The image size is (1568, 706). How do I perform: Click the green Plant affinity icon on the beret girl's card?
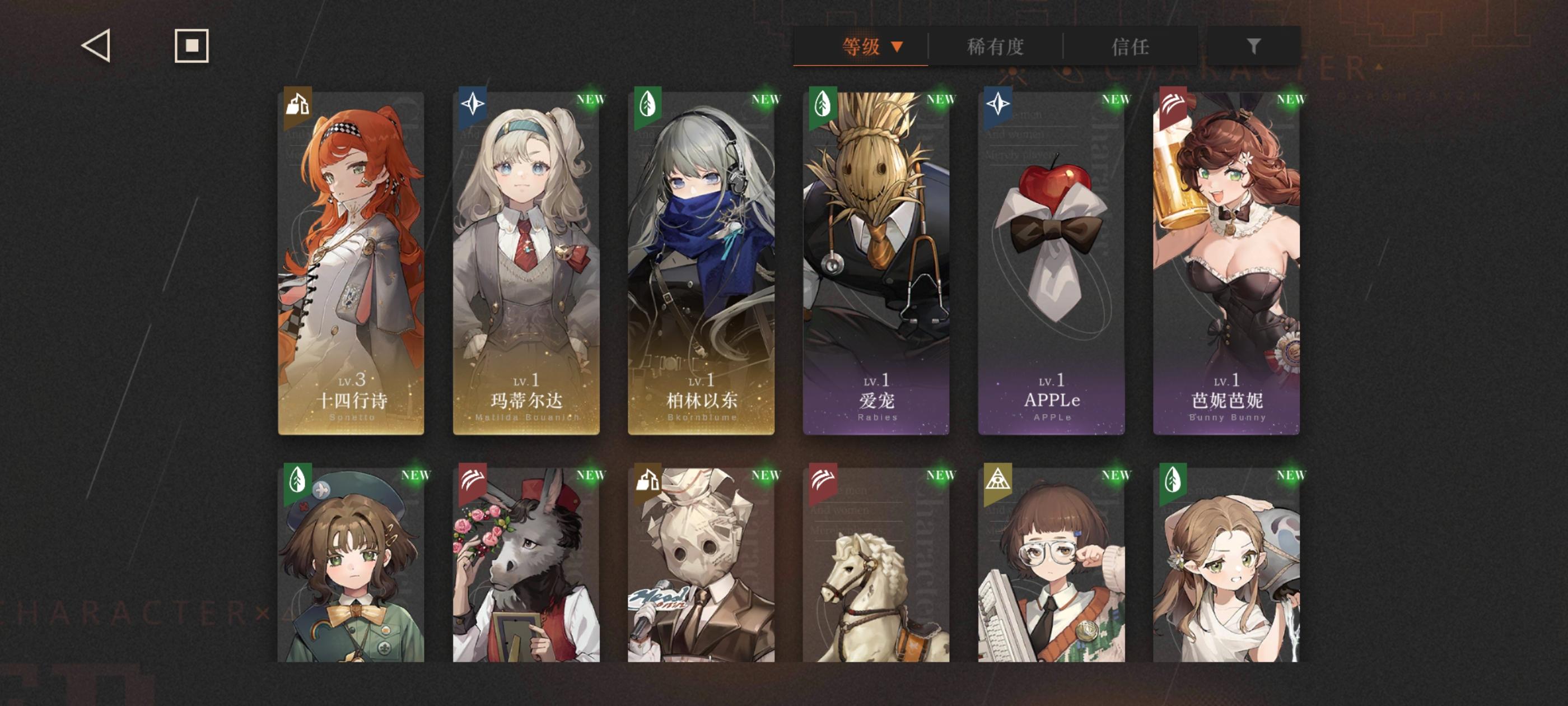pyautogui.click(x=296, y=481)
